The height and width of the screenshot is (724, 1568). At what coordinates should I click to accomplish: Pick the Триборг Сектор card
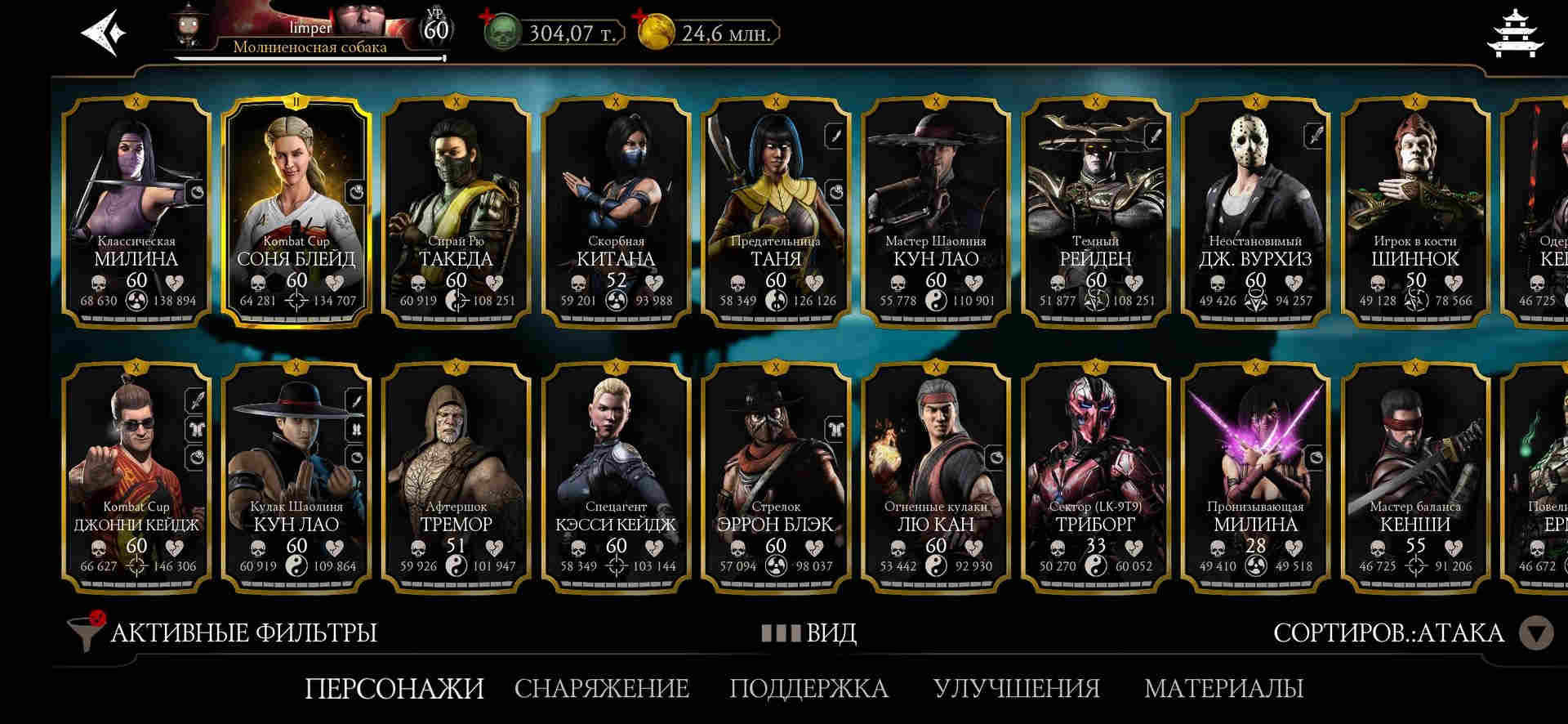pos(1095,478)
